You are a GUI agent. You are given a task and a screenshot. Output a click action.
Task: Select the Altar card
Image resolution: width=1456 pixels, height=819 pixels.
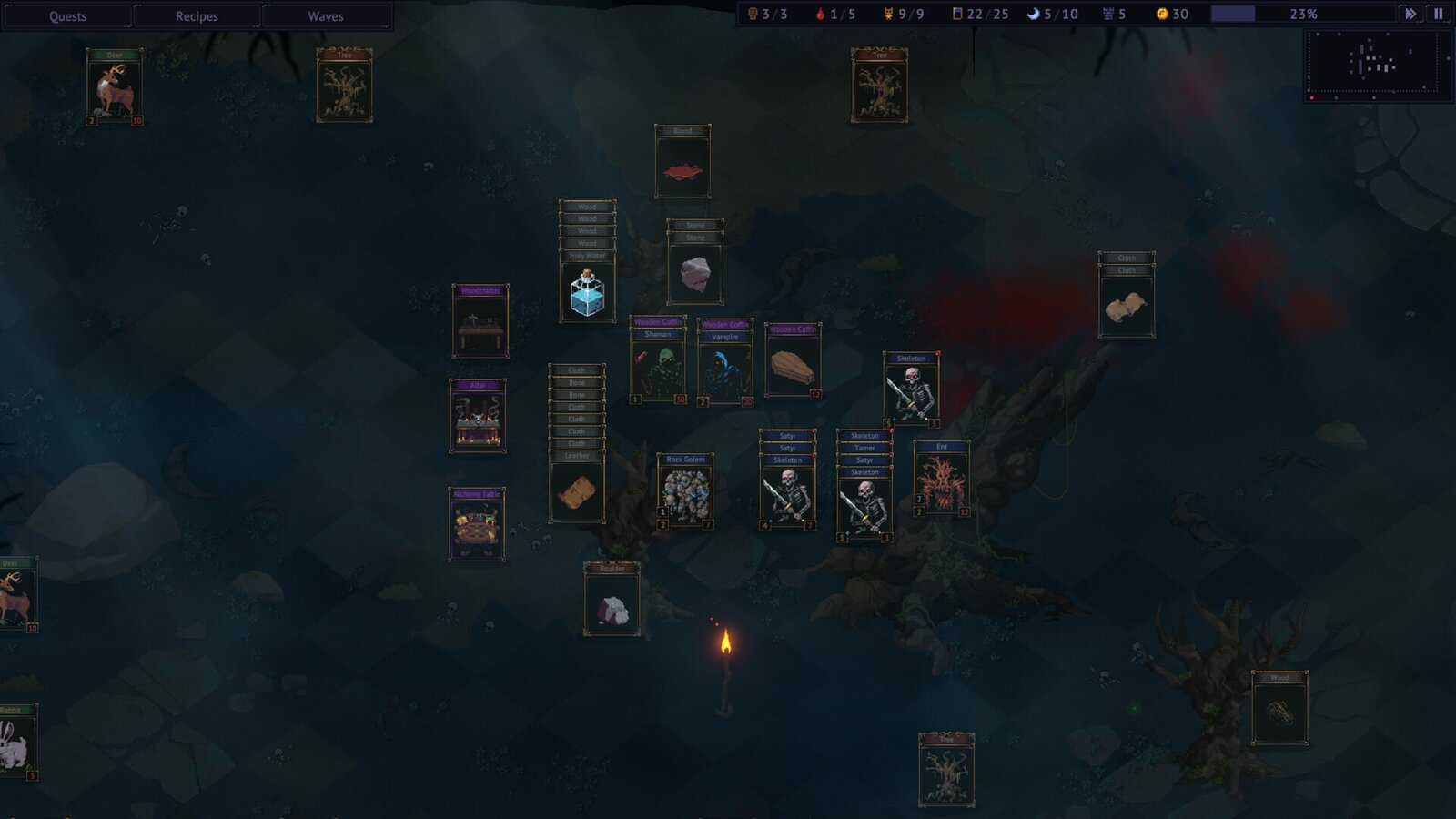tap(478, 417)
